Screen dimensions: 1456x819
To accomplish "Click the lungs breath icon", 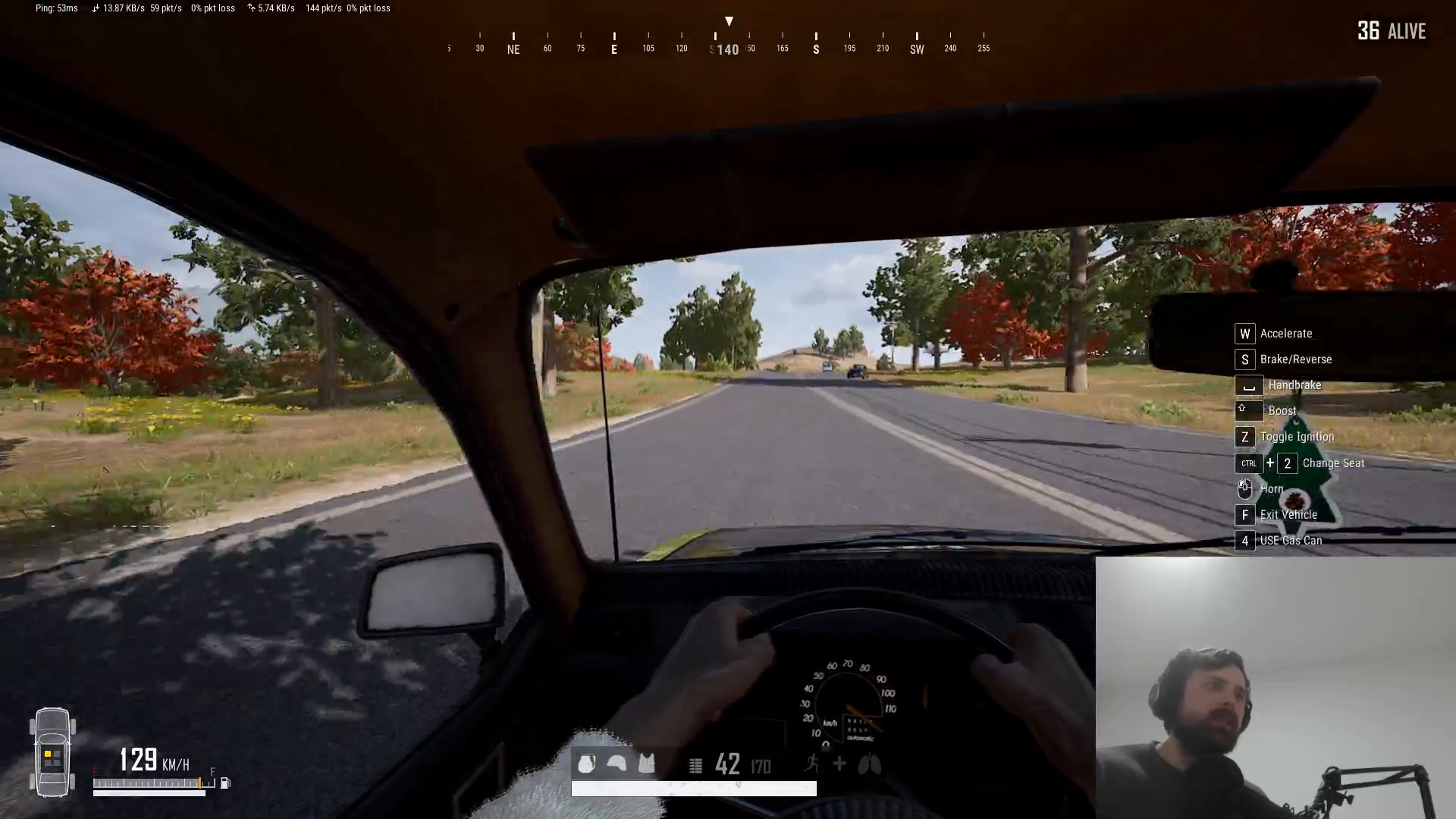I will (x=869, y=765).
